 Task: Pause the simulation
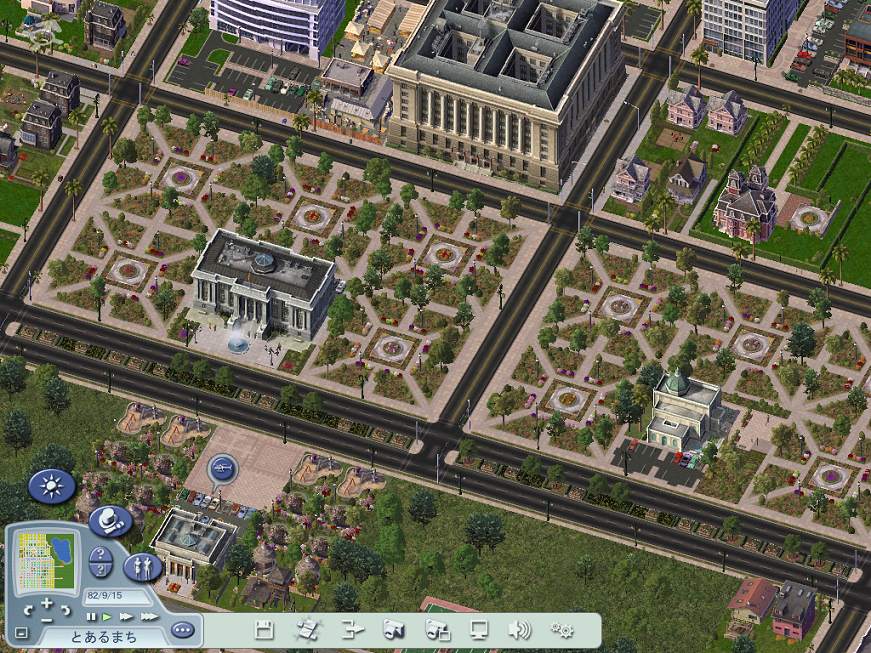pyautogui.click(x=91, y=617)
